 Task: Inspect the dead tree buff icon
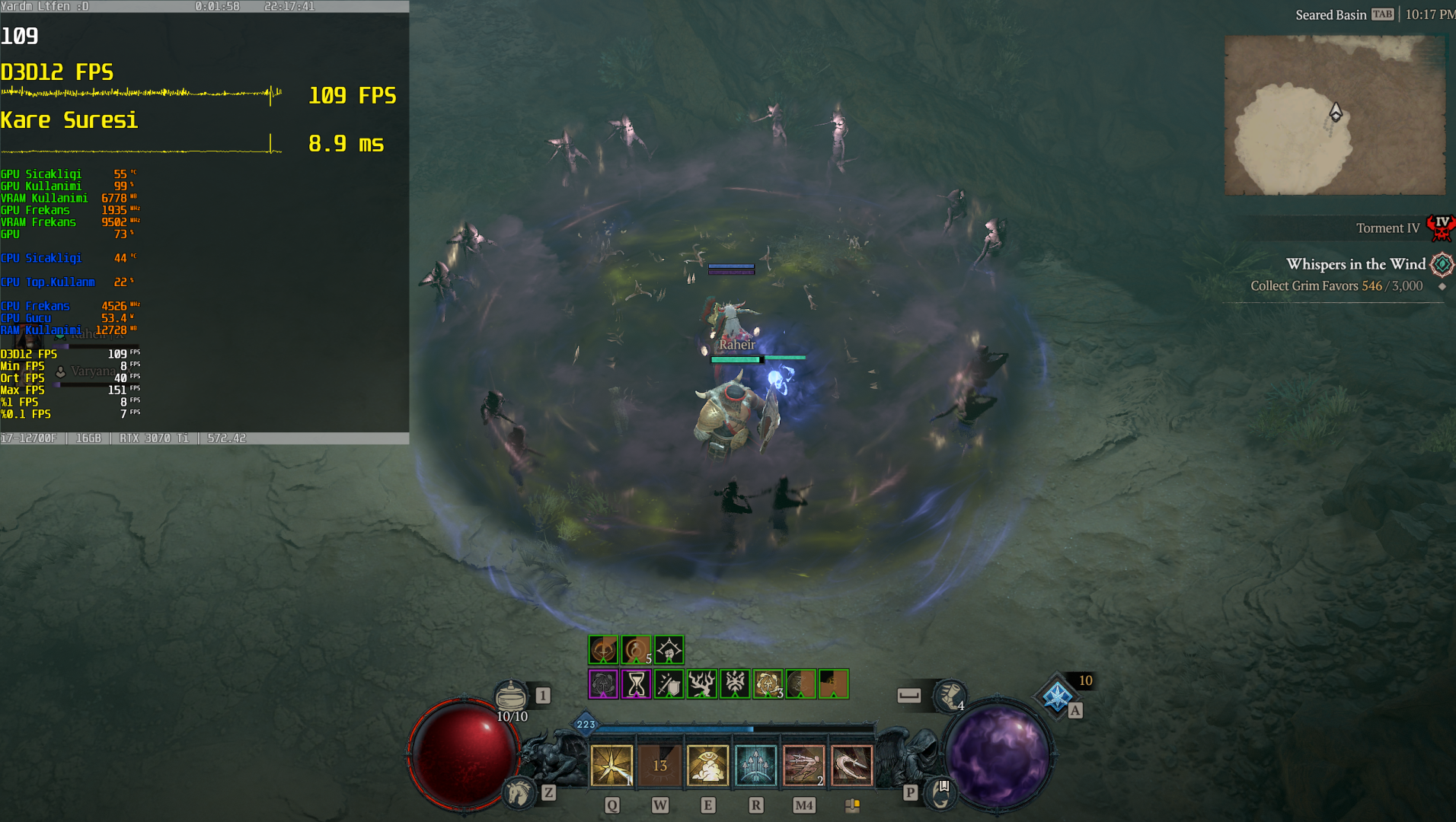702,684
